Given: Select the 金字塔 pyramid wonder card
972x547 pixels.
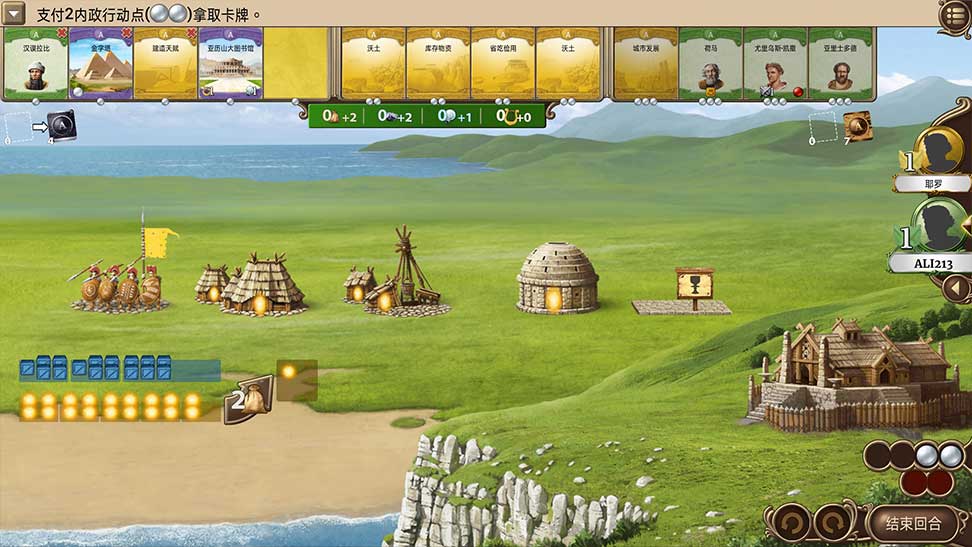Looking at the screenshot, I should (x=100, y=64).
